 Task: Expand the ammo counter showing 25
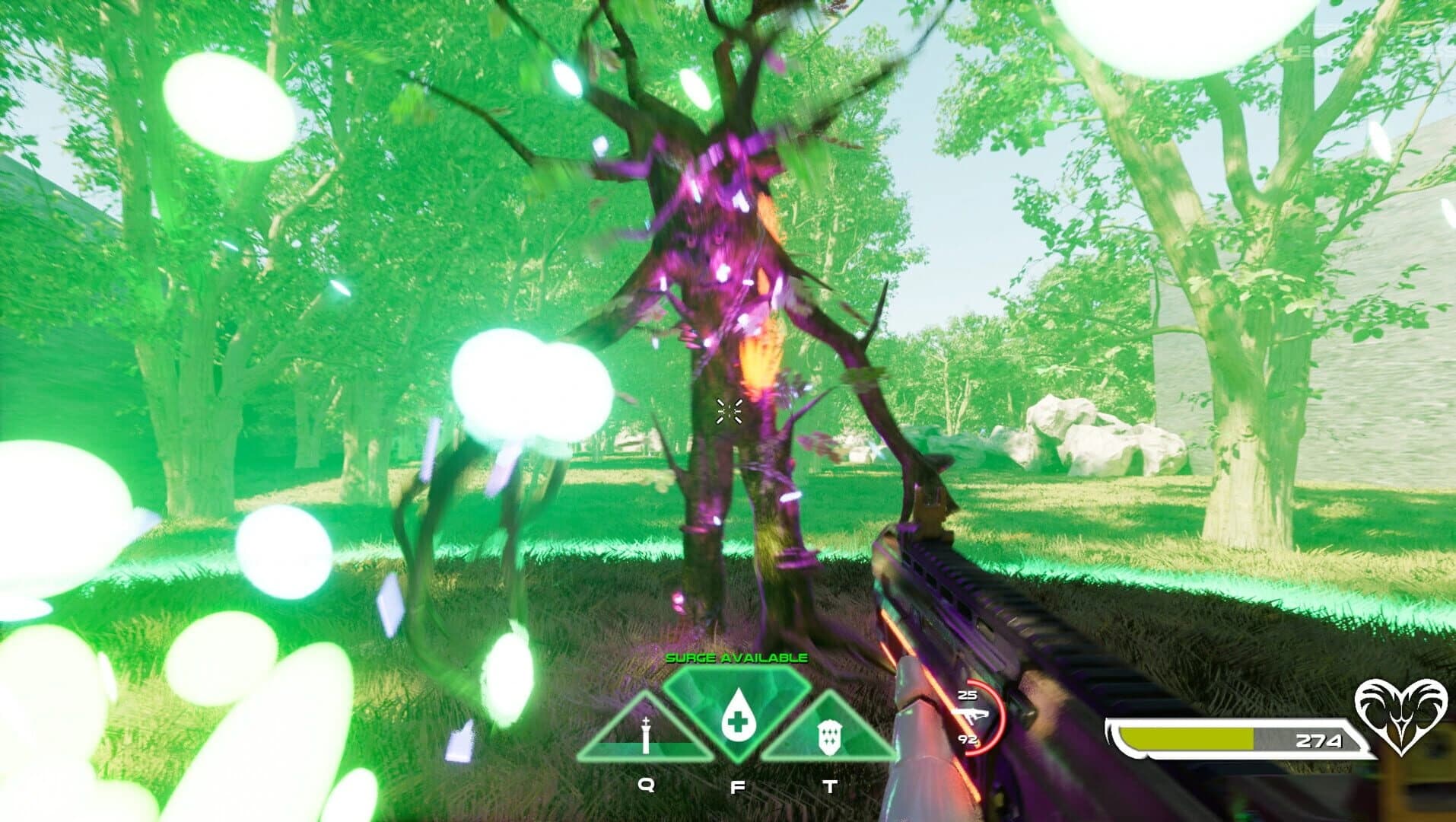coord(968,694)
